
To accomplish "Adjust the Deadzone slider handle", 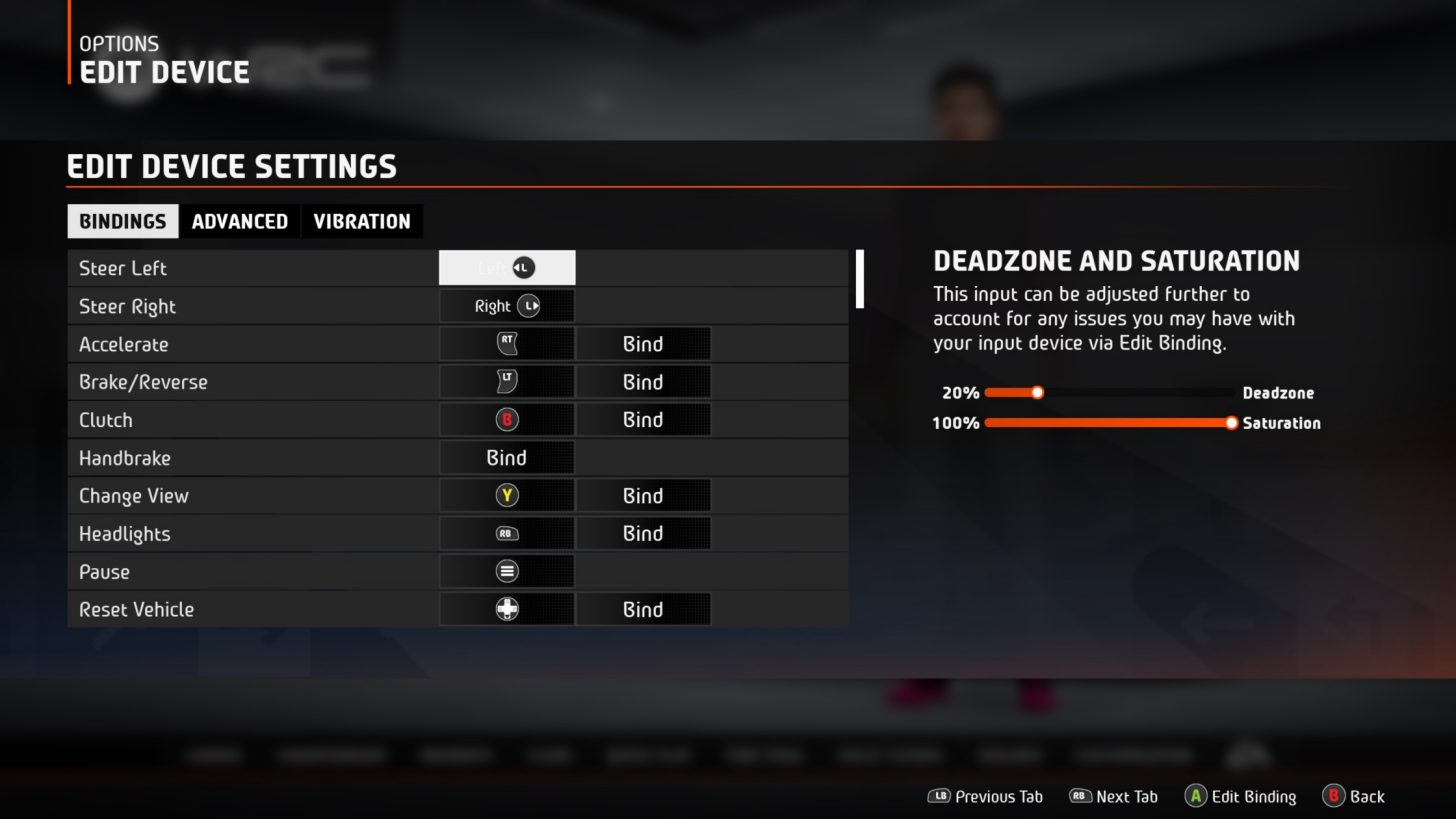I will point(1037,393).
